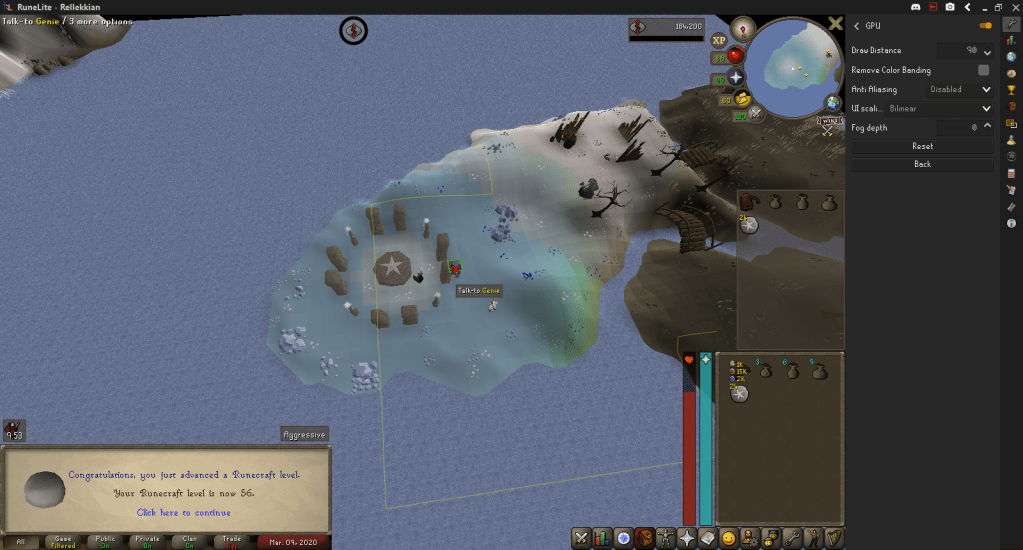The width and height of the screenshot is (1023, 550).
Task: Toggle run using the run energy orb
Action: pyautogui.click(x=743, y=98)
